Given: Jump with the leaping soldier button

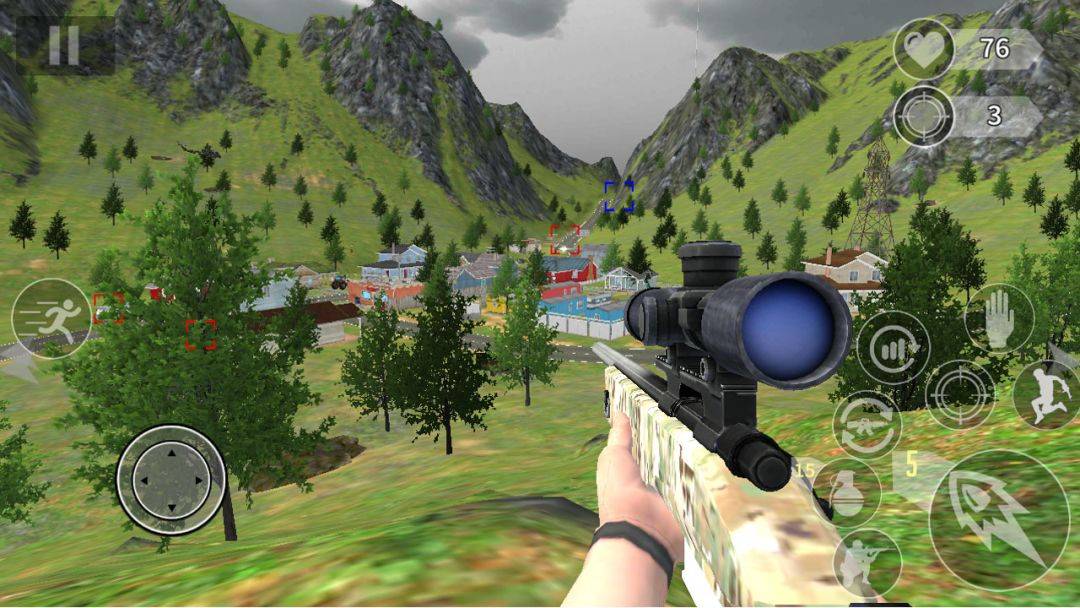Looking at the screenshot, I should point(1046,394).
